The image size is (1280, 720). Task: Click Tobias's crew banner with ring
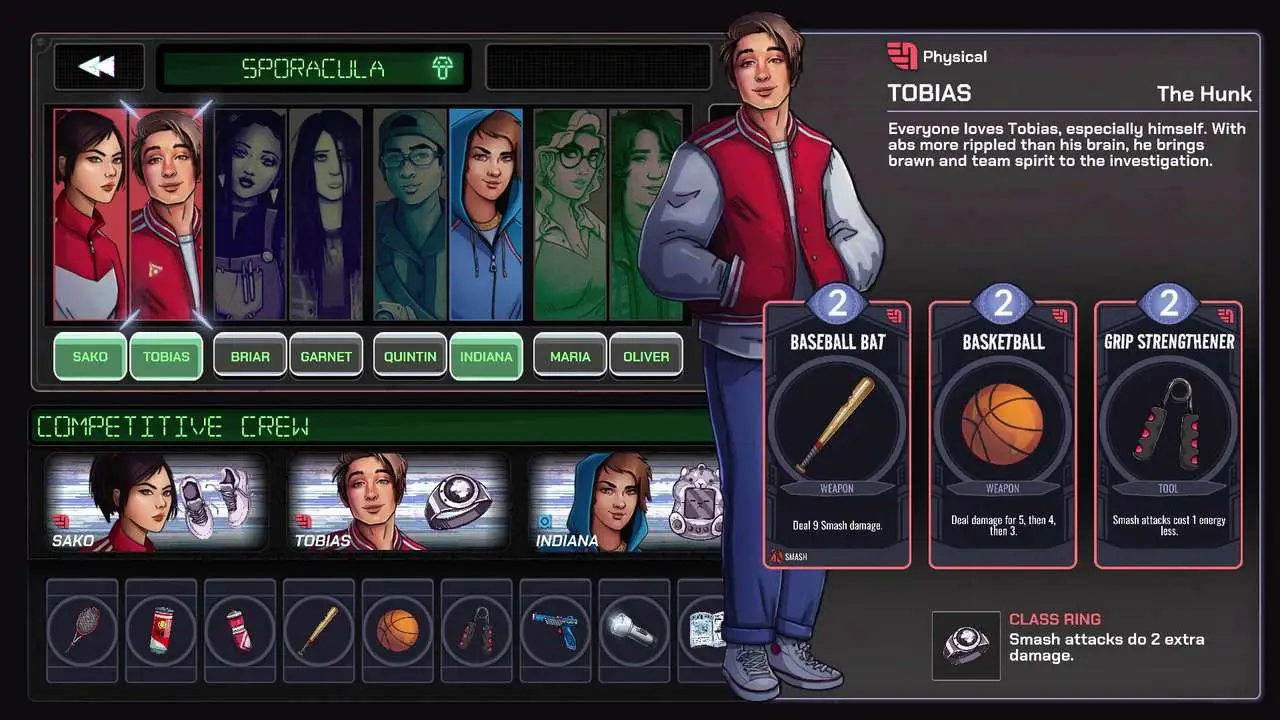pyautogui.click(x=398, y=502)
